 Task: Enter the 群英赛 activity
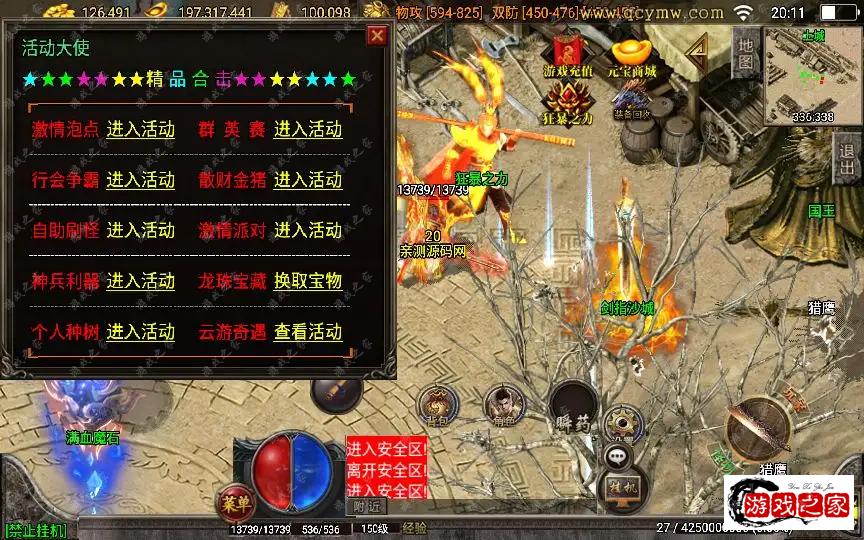click(308, 129)
